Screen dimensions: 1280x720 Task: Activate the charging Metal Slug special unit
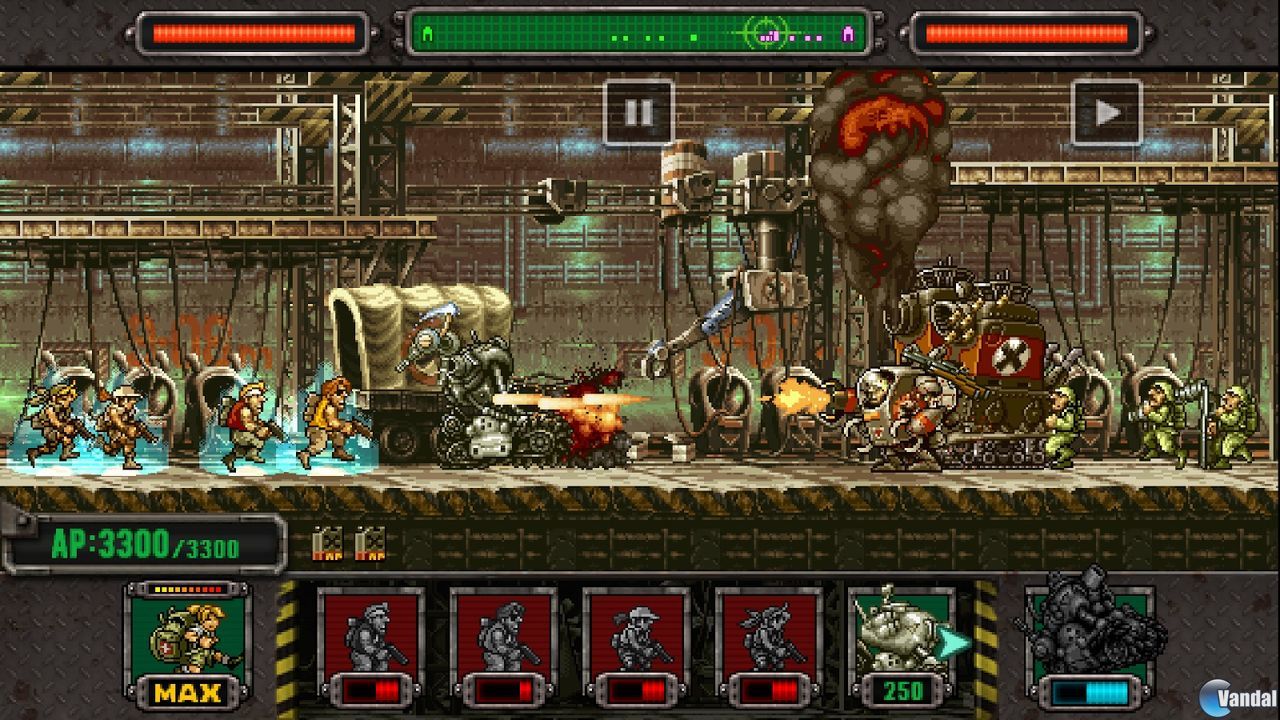(x=1088, y=630)
